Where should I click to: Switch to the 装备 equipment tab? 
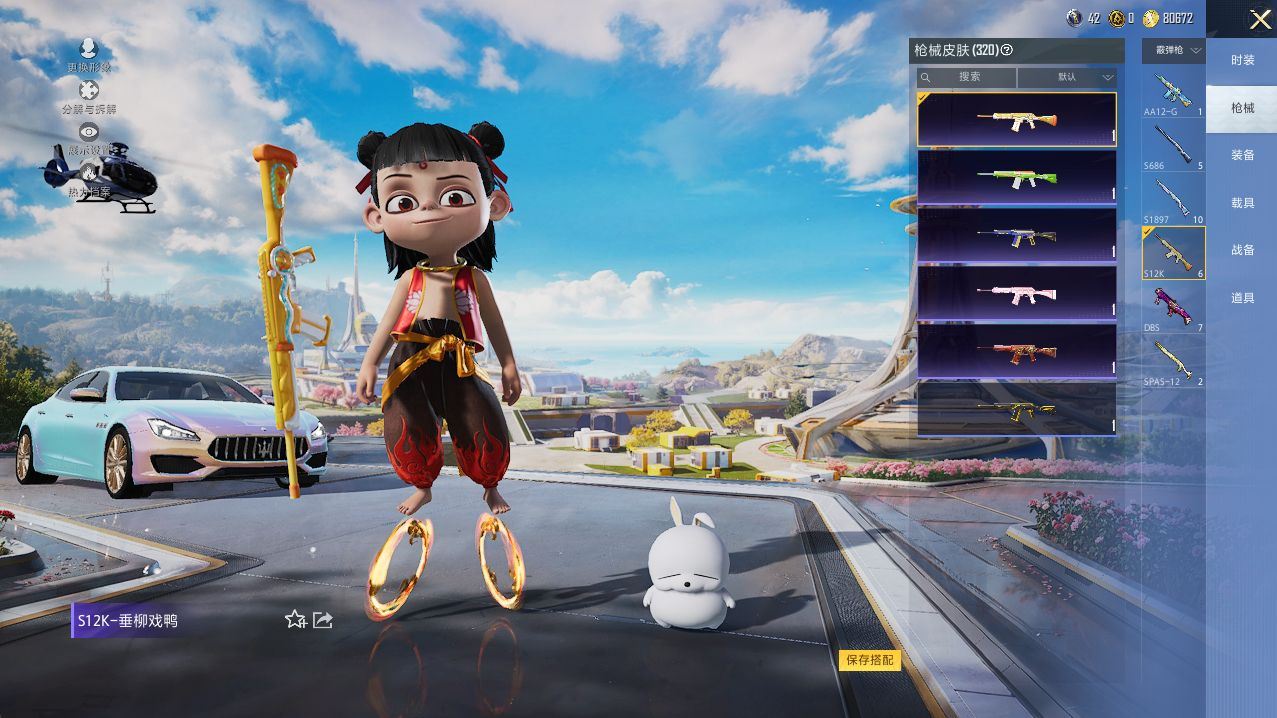pyautogui.click(x=1242, y=155)
